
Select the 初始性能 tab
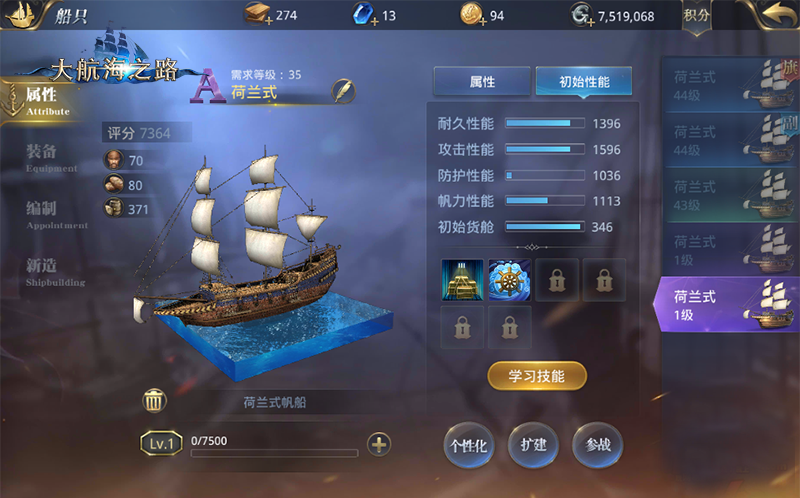583,82
